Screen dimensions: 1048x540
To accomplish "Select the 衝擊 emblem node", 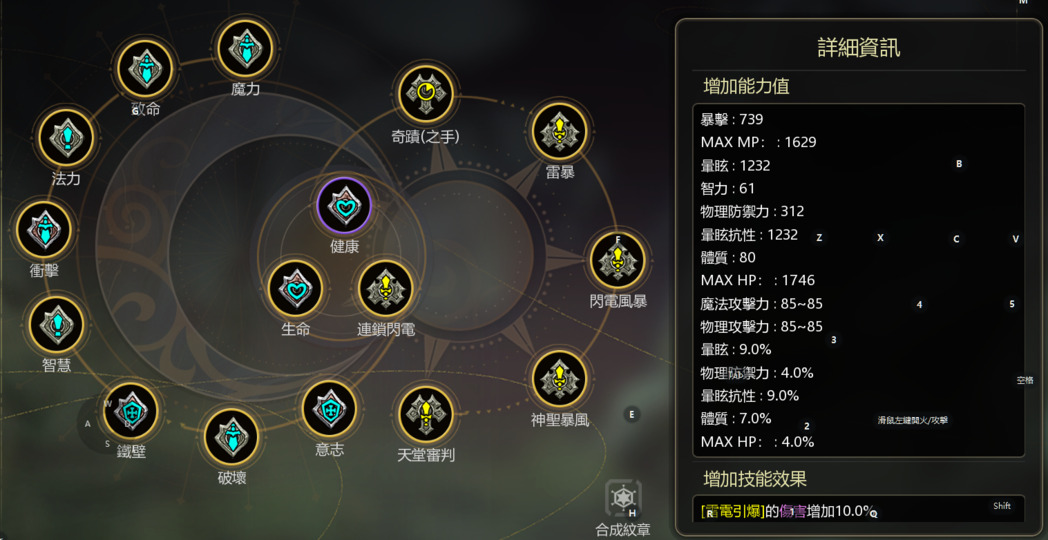I will pyautogui.click(x=44, y=229).
